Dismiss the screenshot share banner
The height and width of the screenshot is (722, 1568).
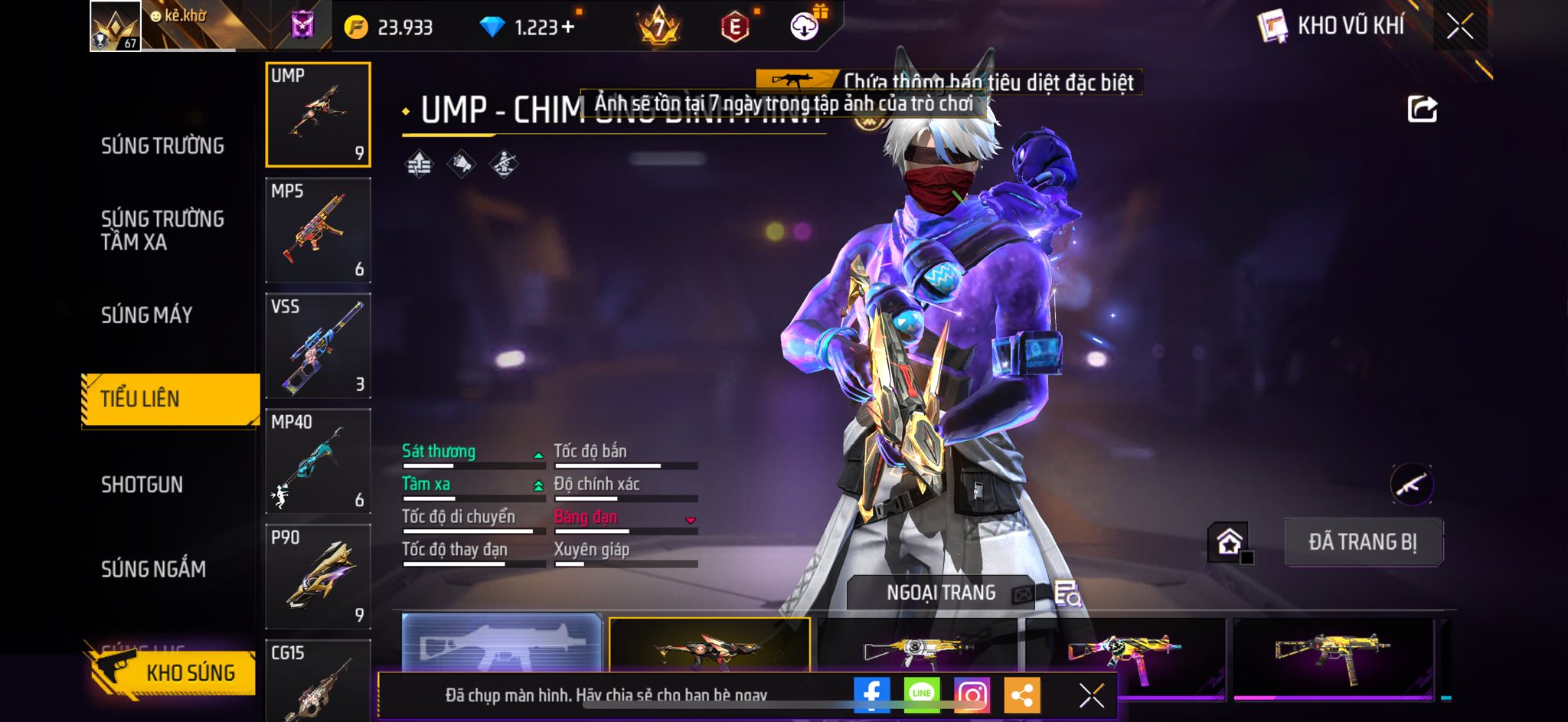click(x=1091, y=695)
